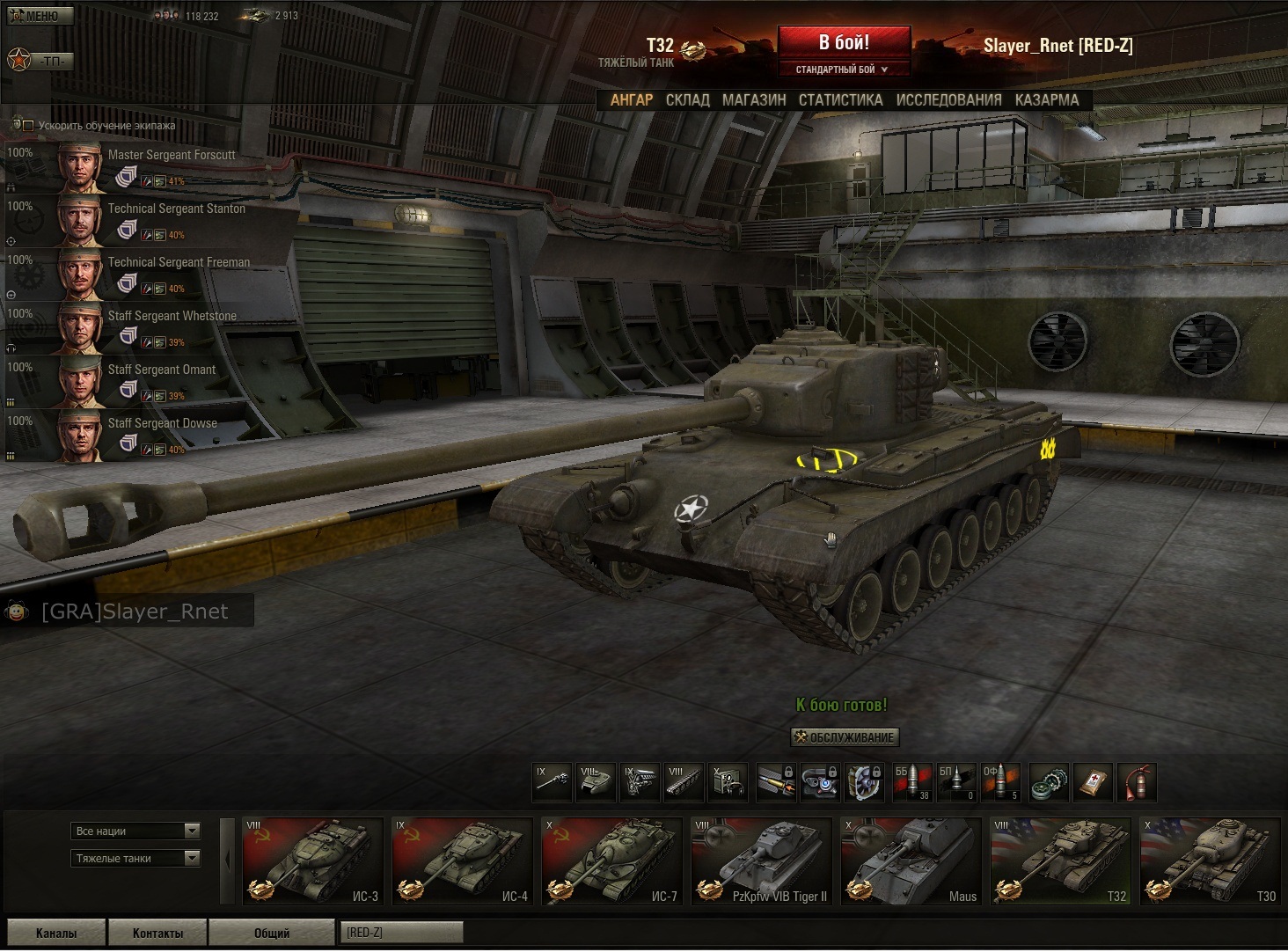Toggle the accelerate crew training checkbox

tap(28, 126)
